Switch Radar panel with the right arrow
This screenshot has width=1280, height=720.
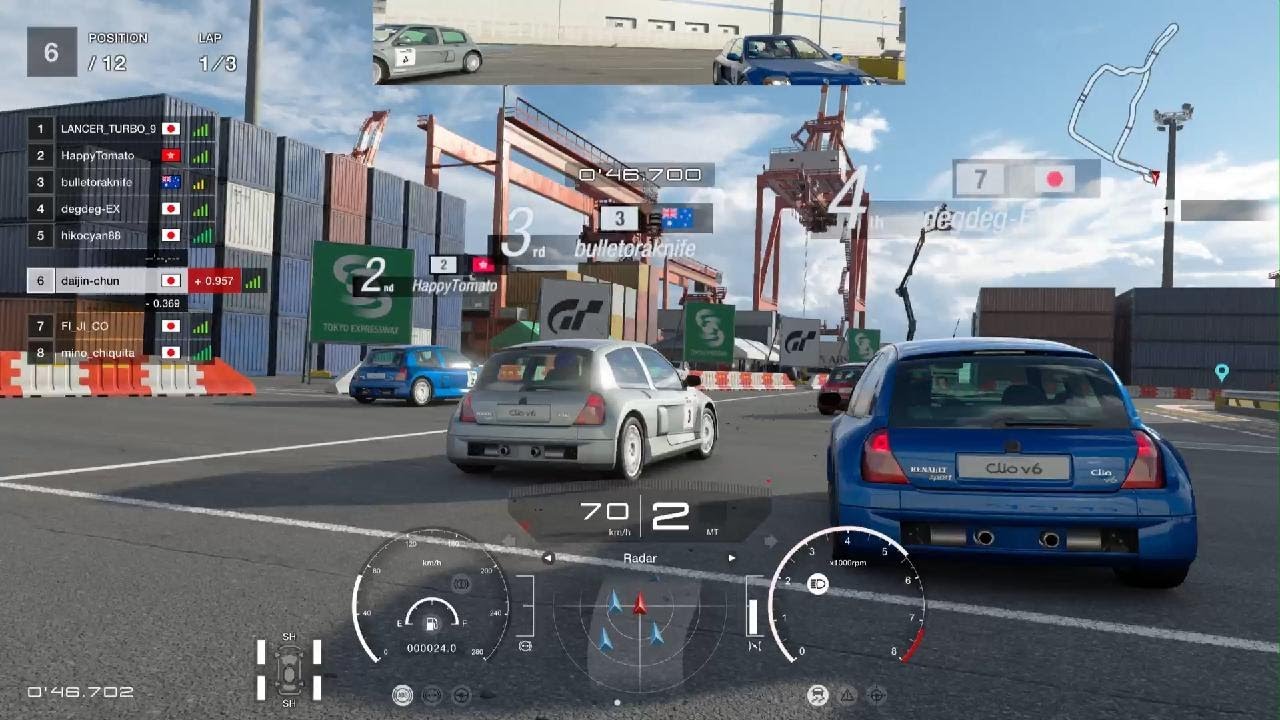pyautogui.click(x=732, y=558)
